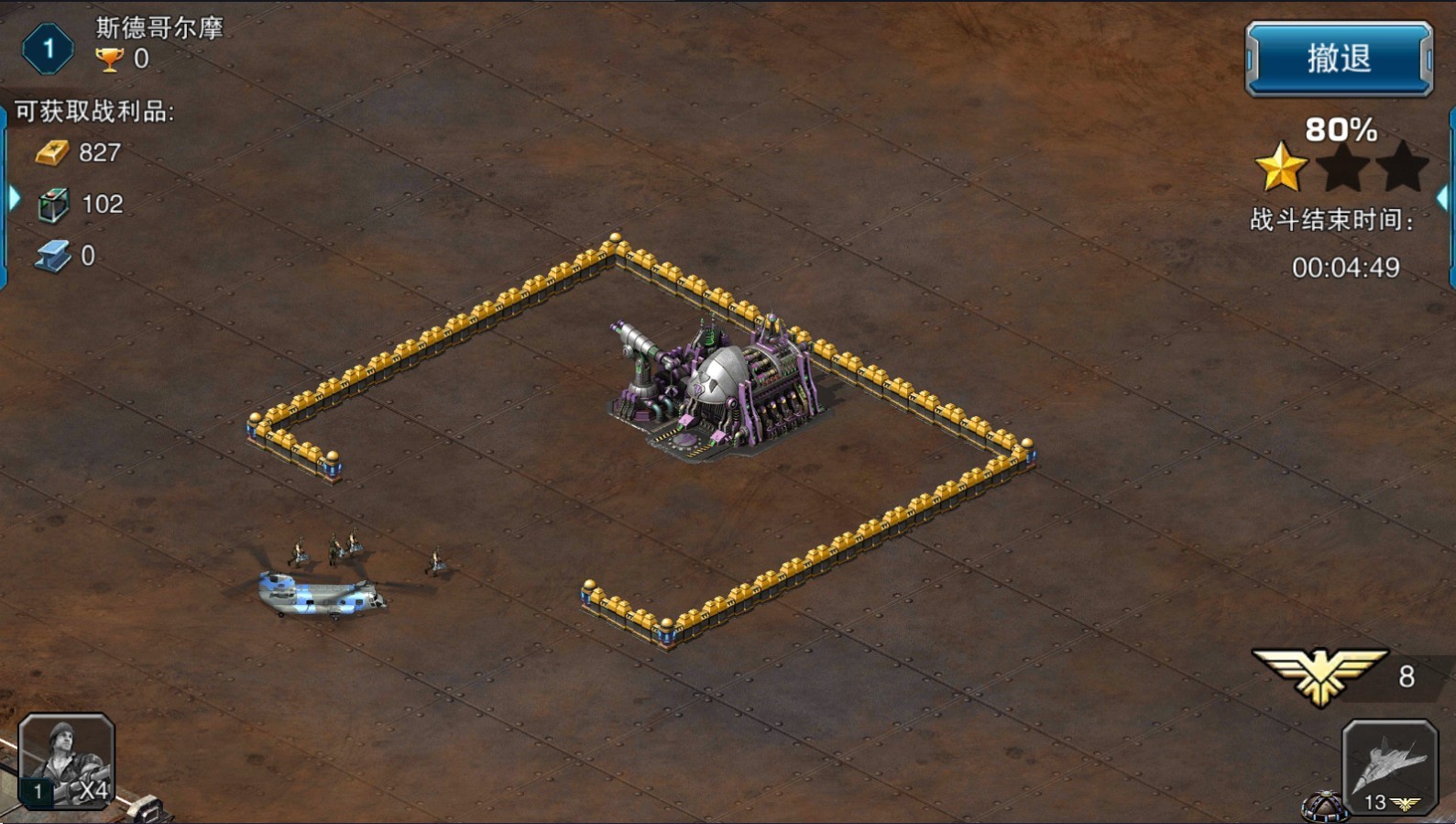Choose the fighter jet airstrike card
1456x824 pixels.
point(1389,766)
